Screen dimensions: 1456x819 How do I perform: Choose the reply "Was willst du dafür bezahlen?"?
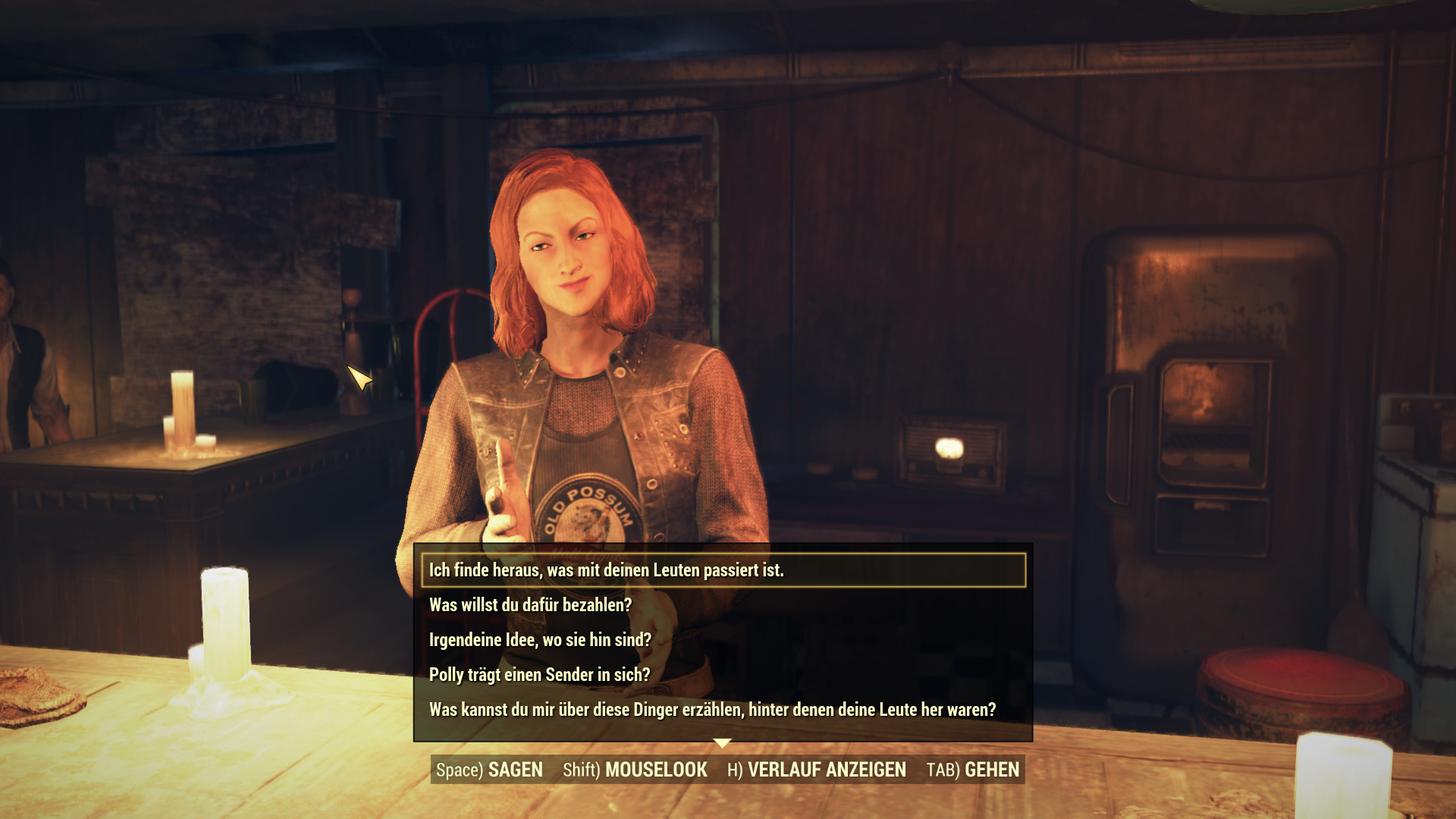529,605
